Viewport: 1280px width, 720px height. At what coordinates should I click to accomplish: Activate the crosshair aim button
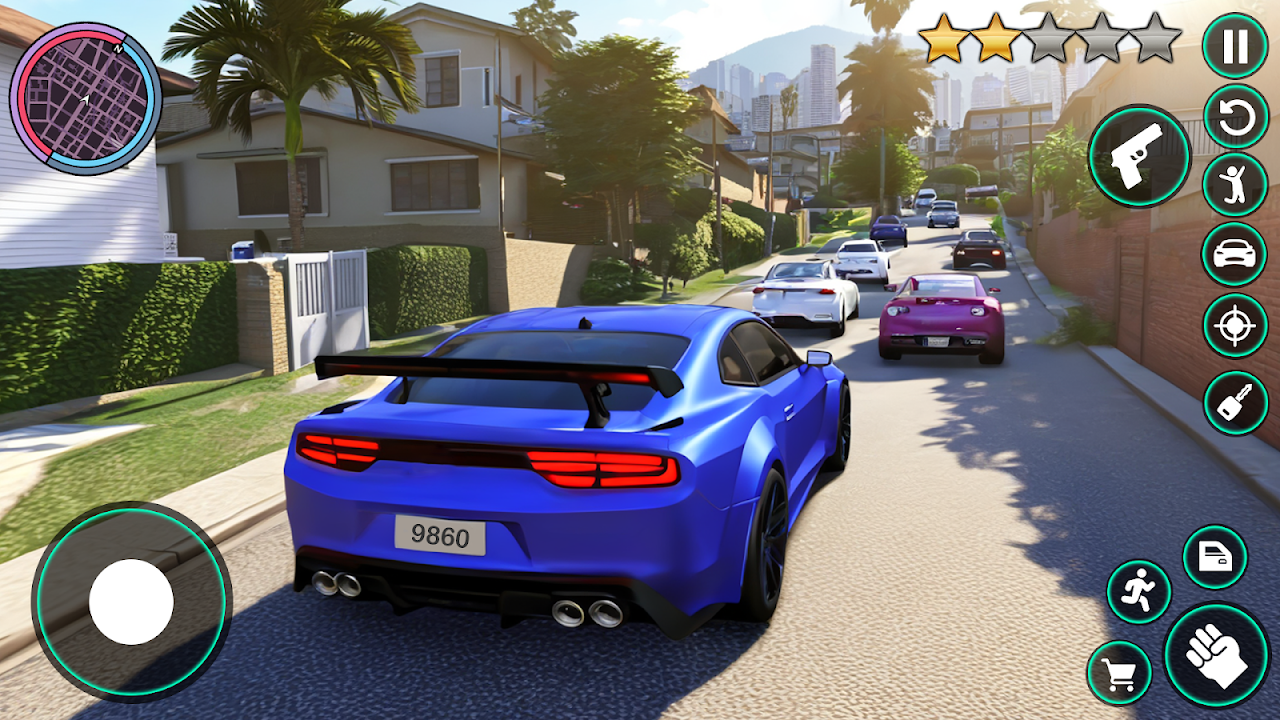(1235, 326)
